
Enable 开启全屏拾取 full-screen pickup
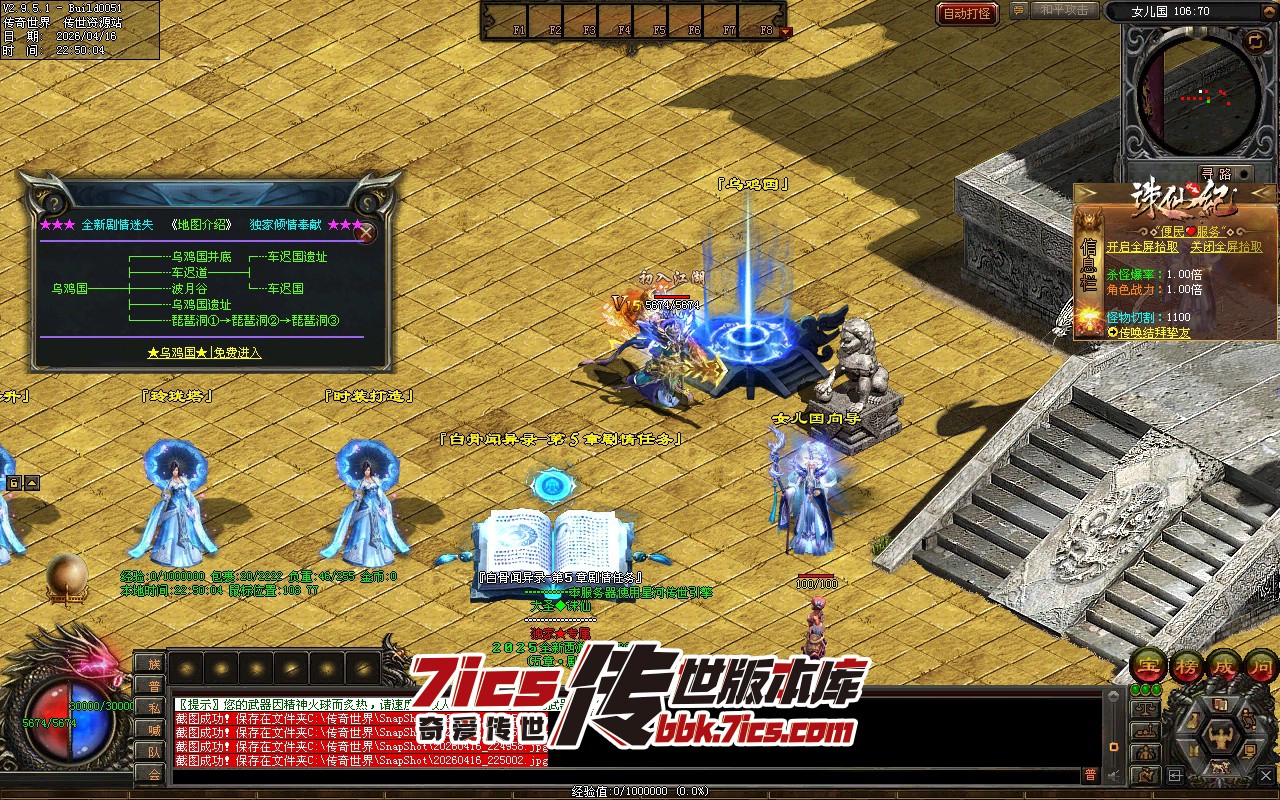[1142, 247]
